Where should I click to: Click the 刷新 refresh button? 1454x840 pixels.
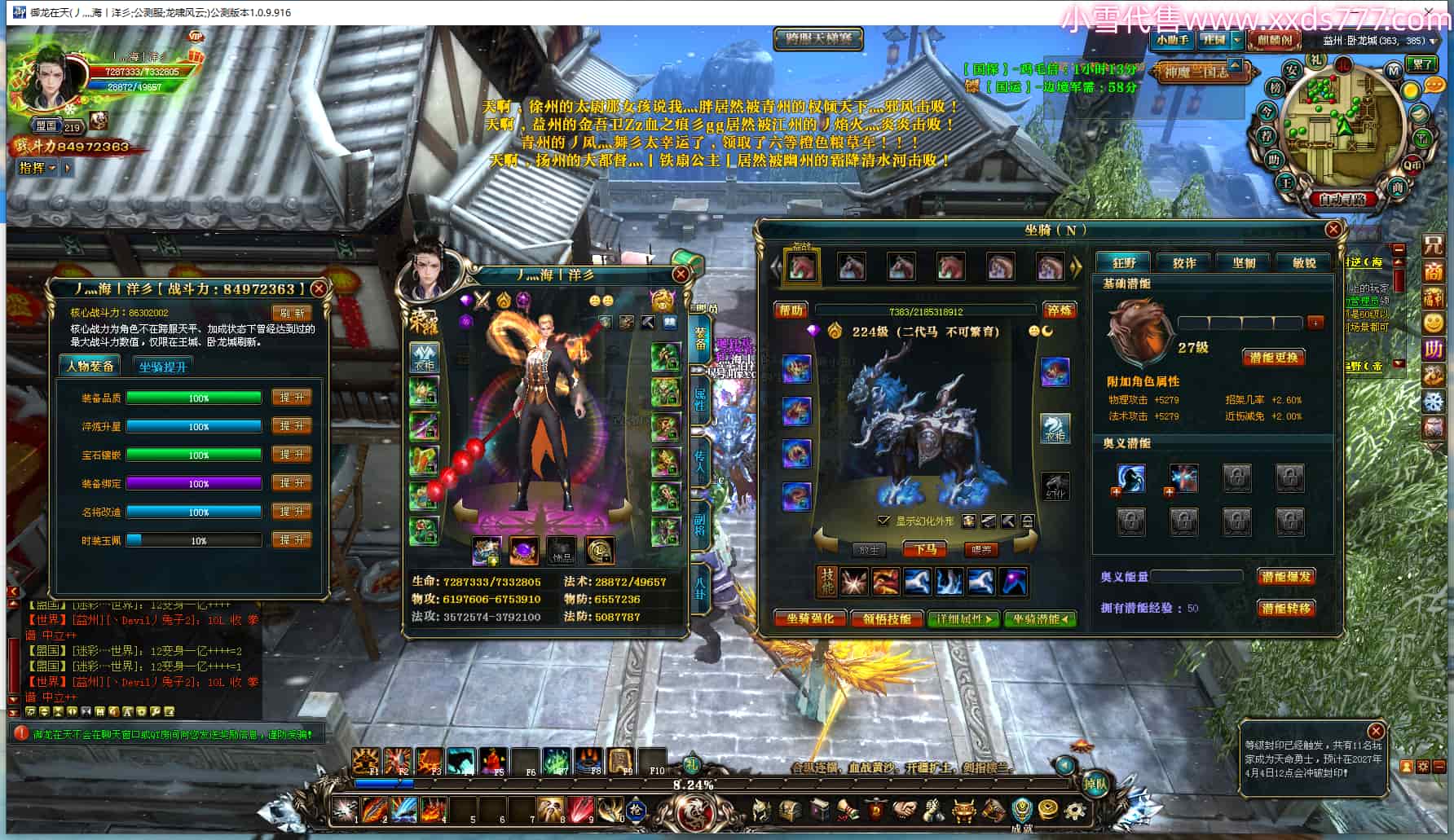pyautogui.click(x=292, y=313)
